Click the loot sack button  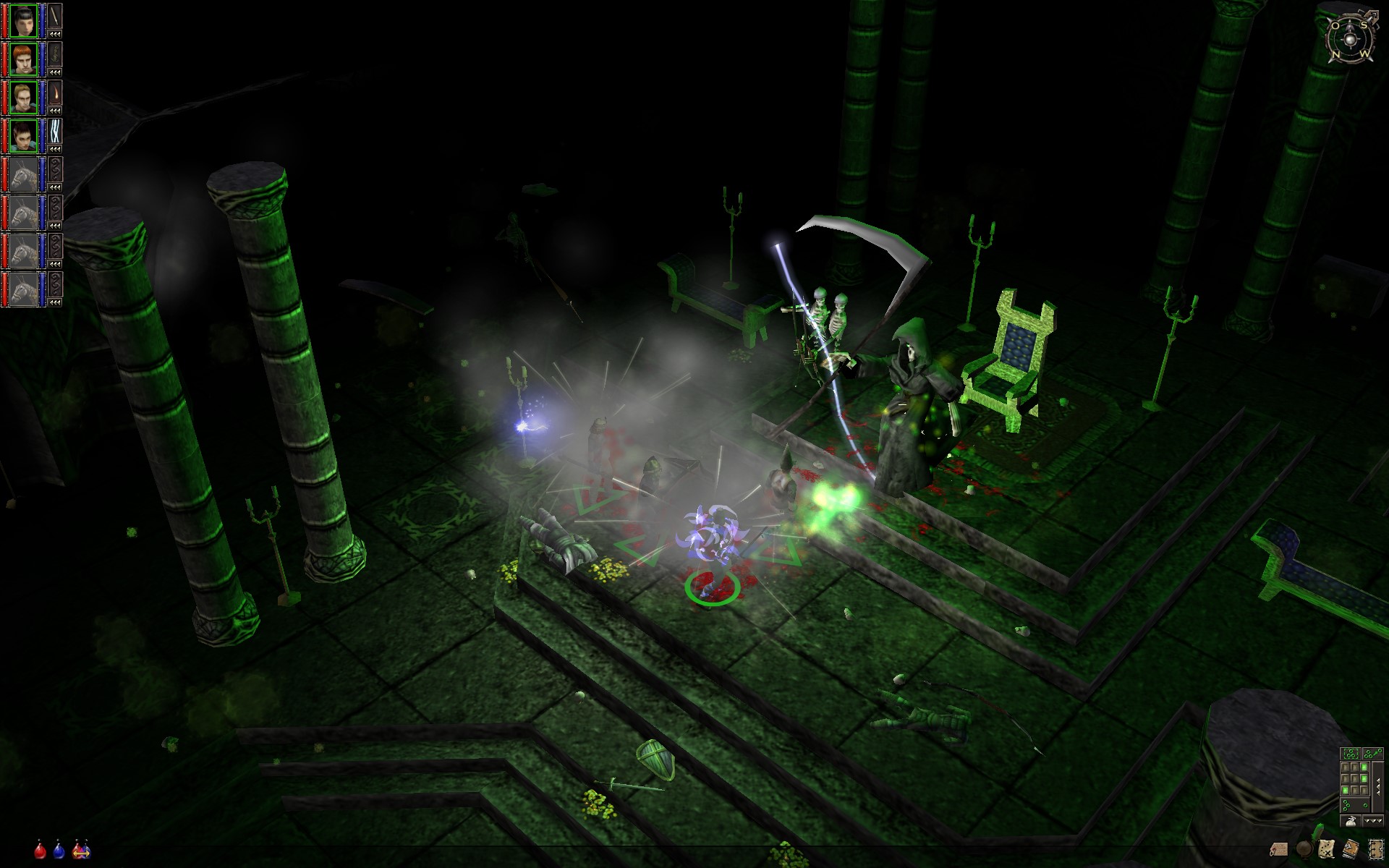1350,821
